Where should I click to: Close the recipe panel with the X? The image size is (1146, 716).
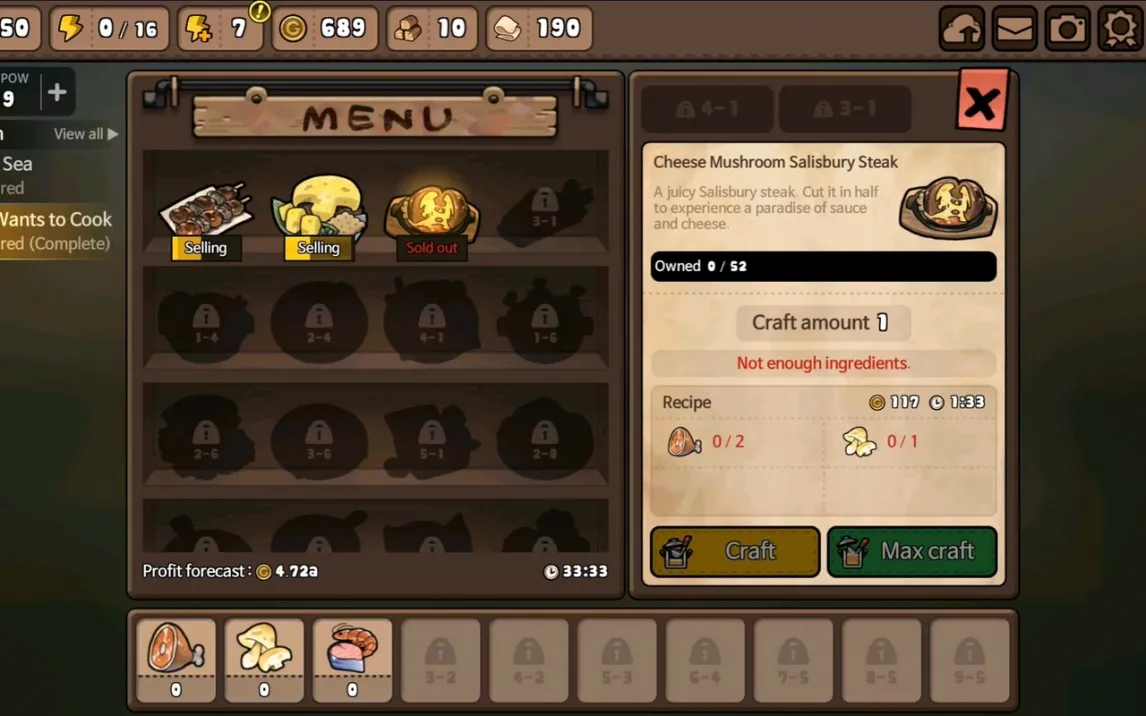click(982, 101)
